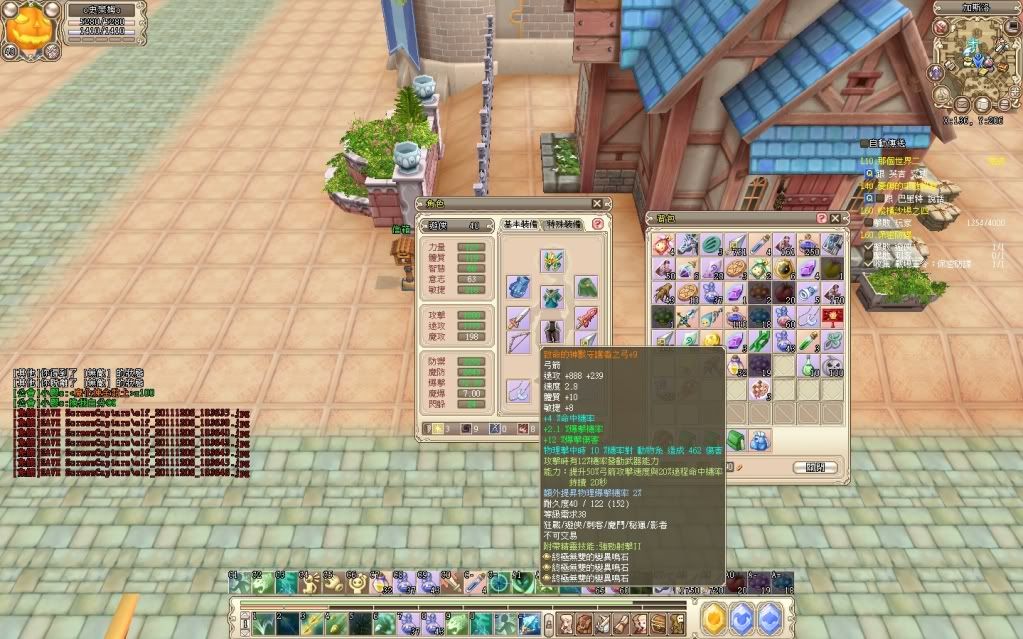1023x639 pixels.
Task: Open the 基本裝備 equipment tab
Action: tap(520, 224)
